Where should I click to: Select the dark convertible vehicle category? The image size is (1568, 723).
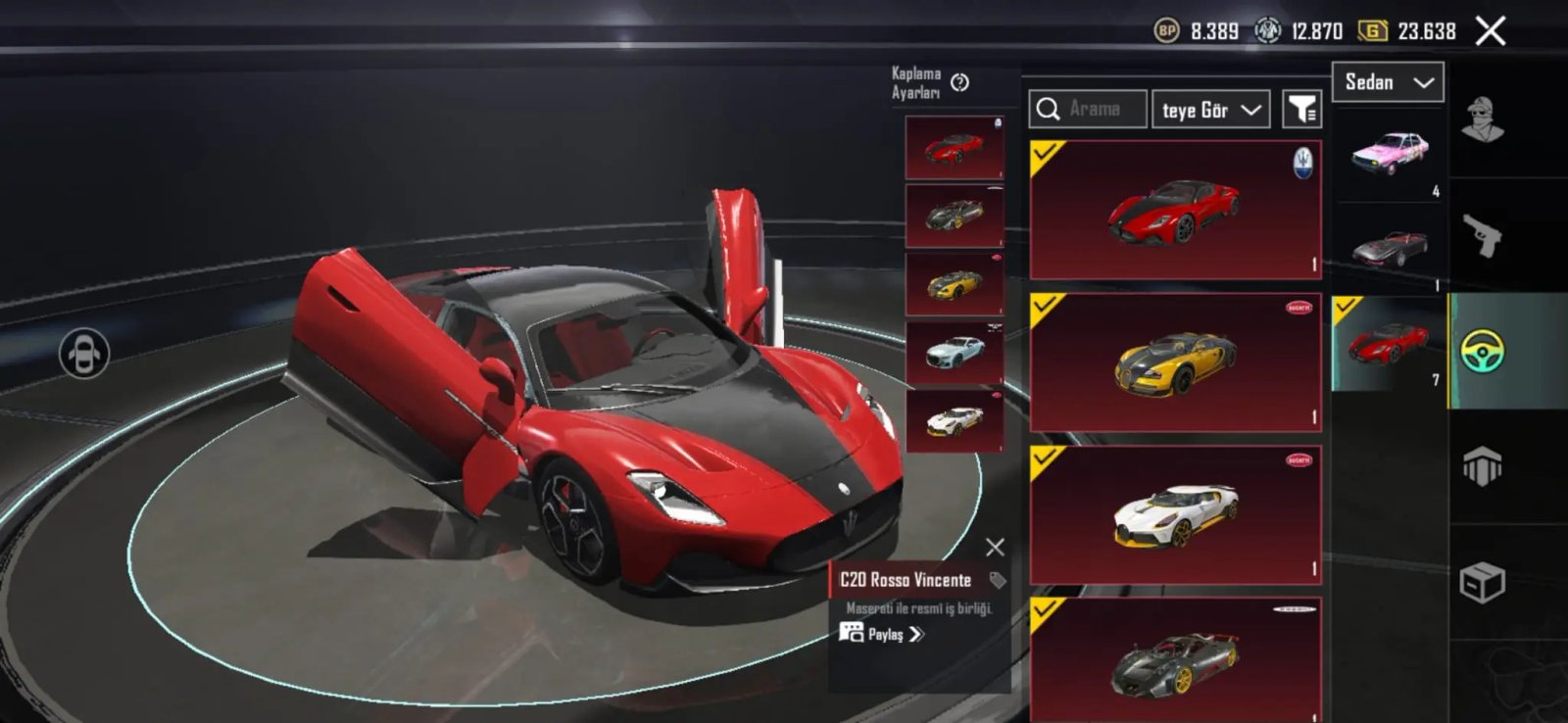[1390, 249]
